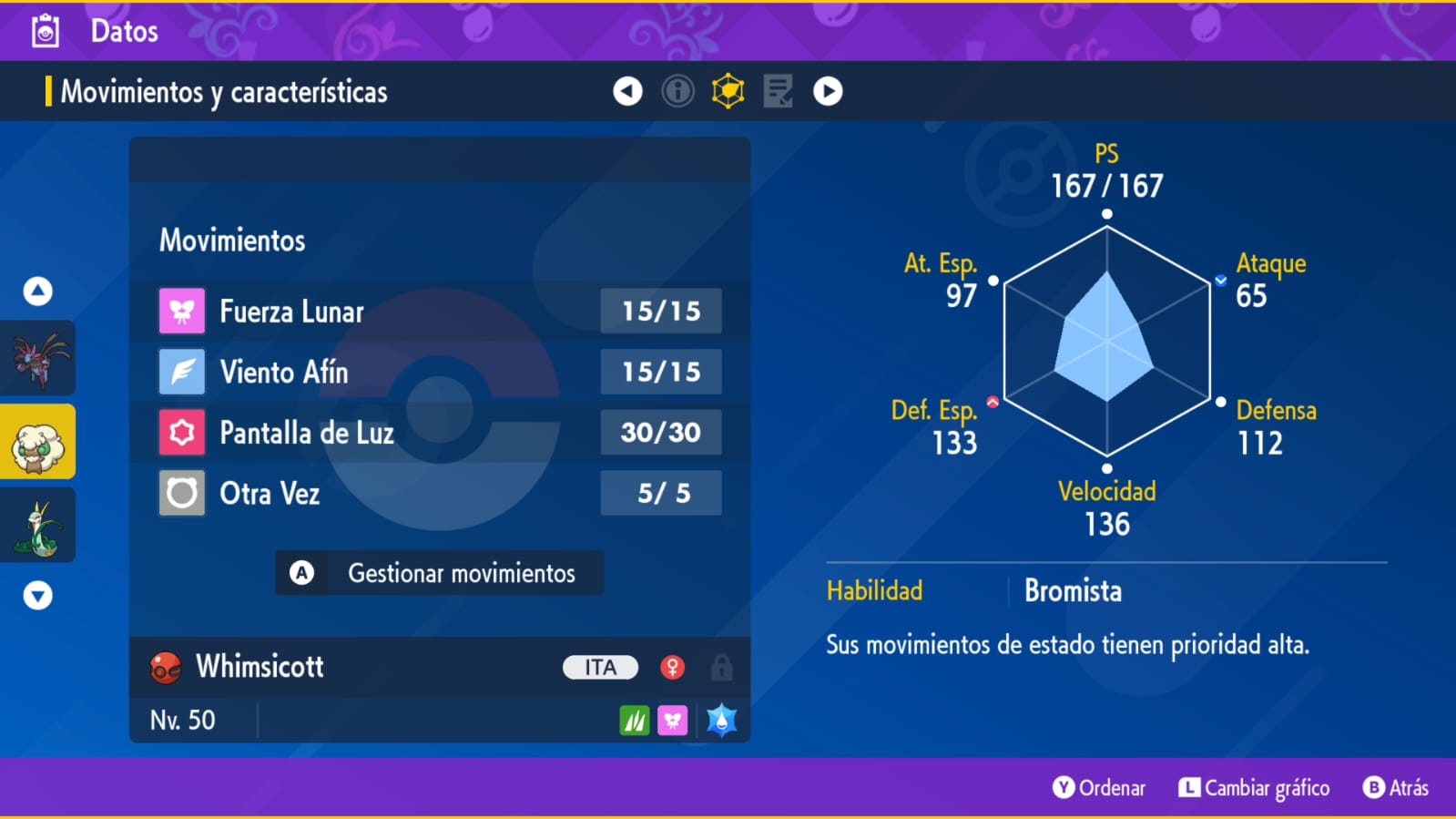Click the Water Tera type icon
1456x819 pixels.
click(x=721, y=721)
